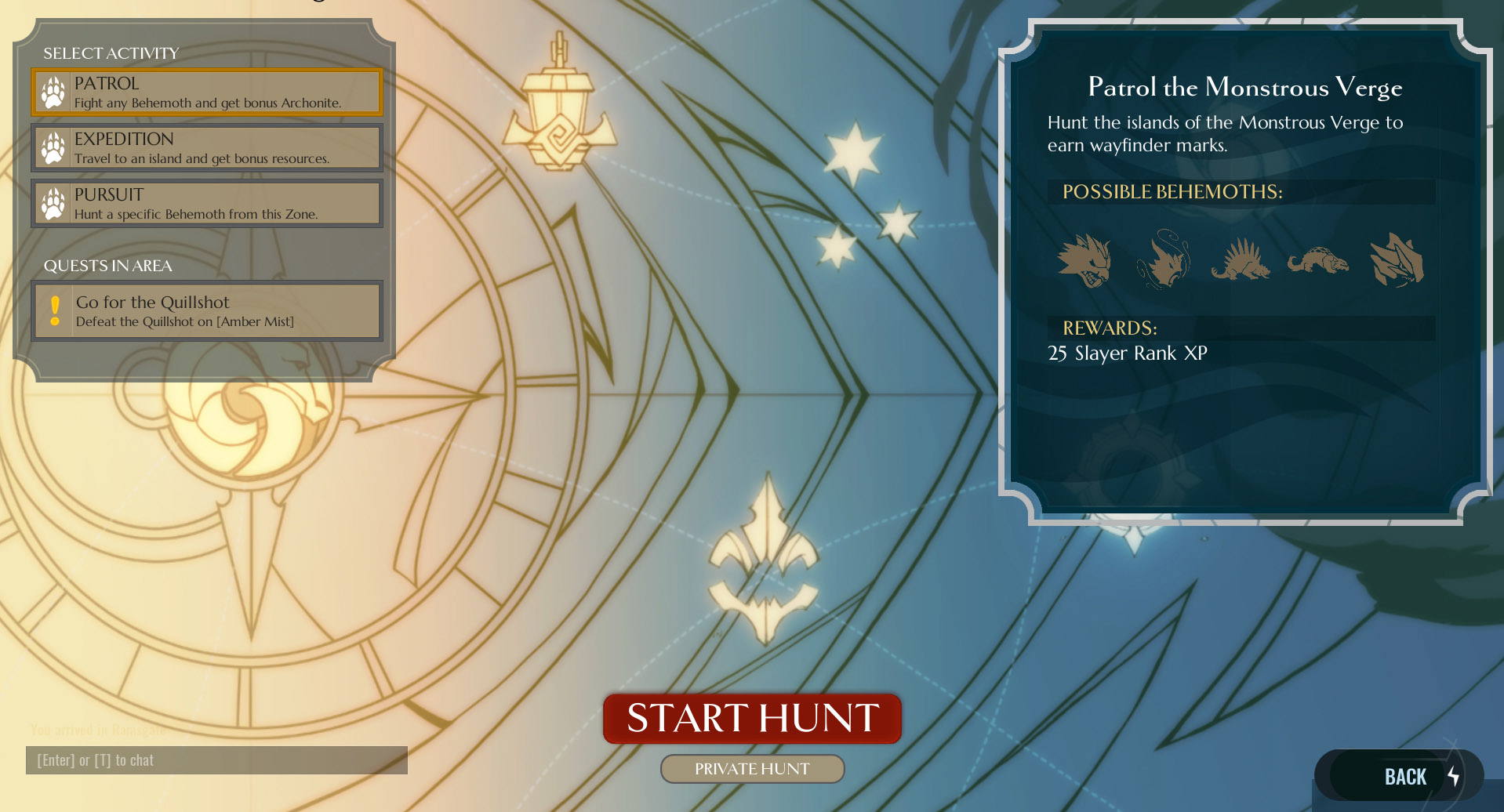Focus the chat input box
This screenshot has height=812, width=1504.
point(216,760)
